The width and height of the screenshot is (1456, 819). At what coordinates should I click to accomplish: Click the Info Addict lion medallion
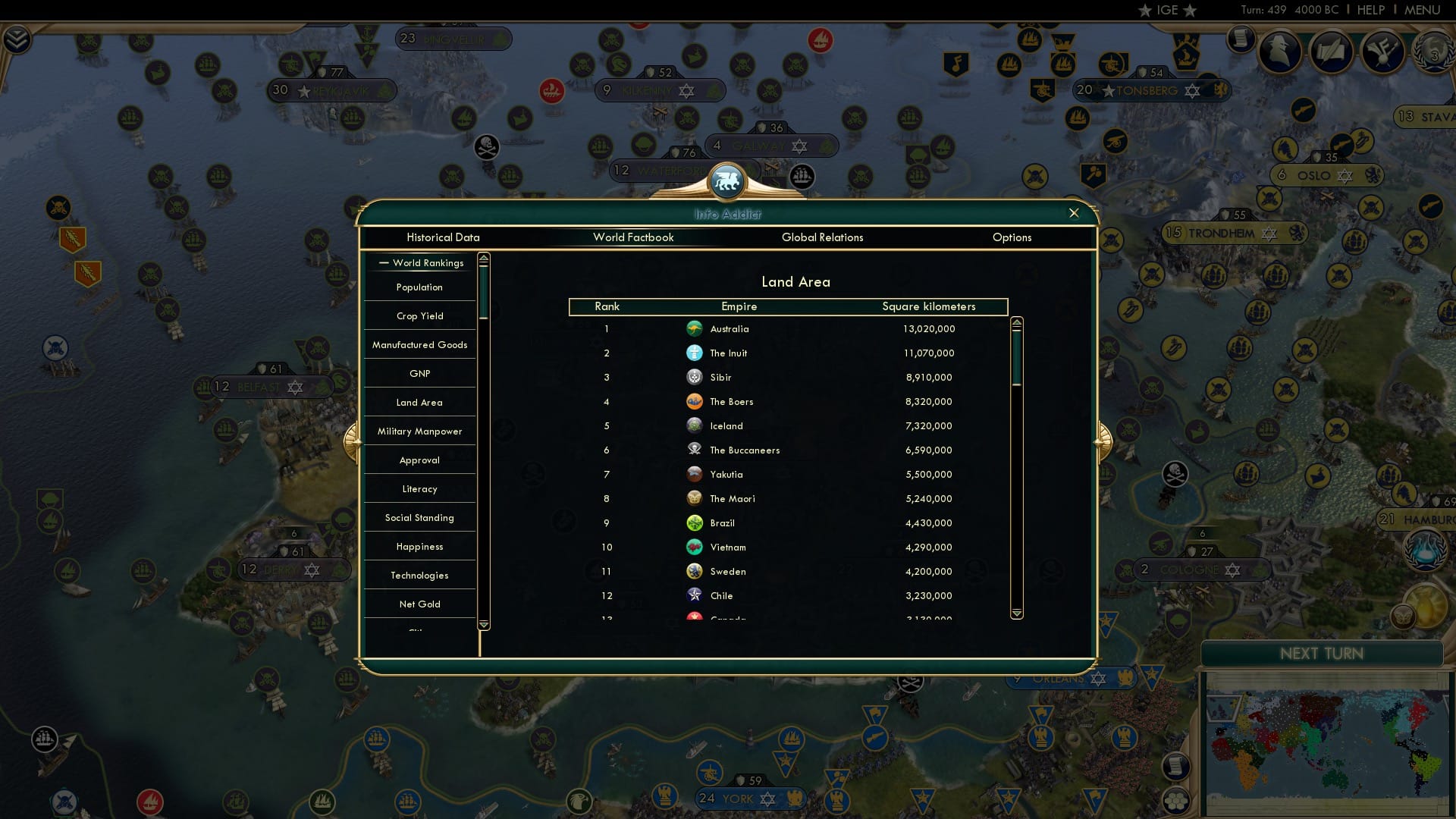click(x=728, y=180)
